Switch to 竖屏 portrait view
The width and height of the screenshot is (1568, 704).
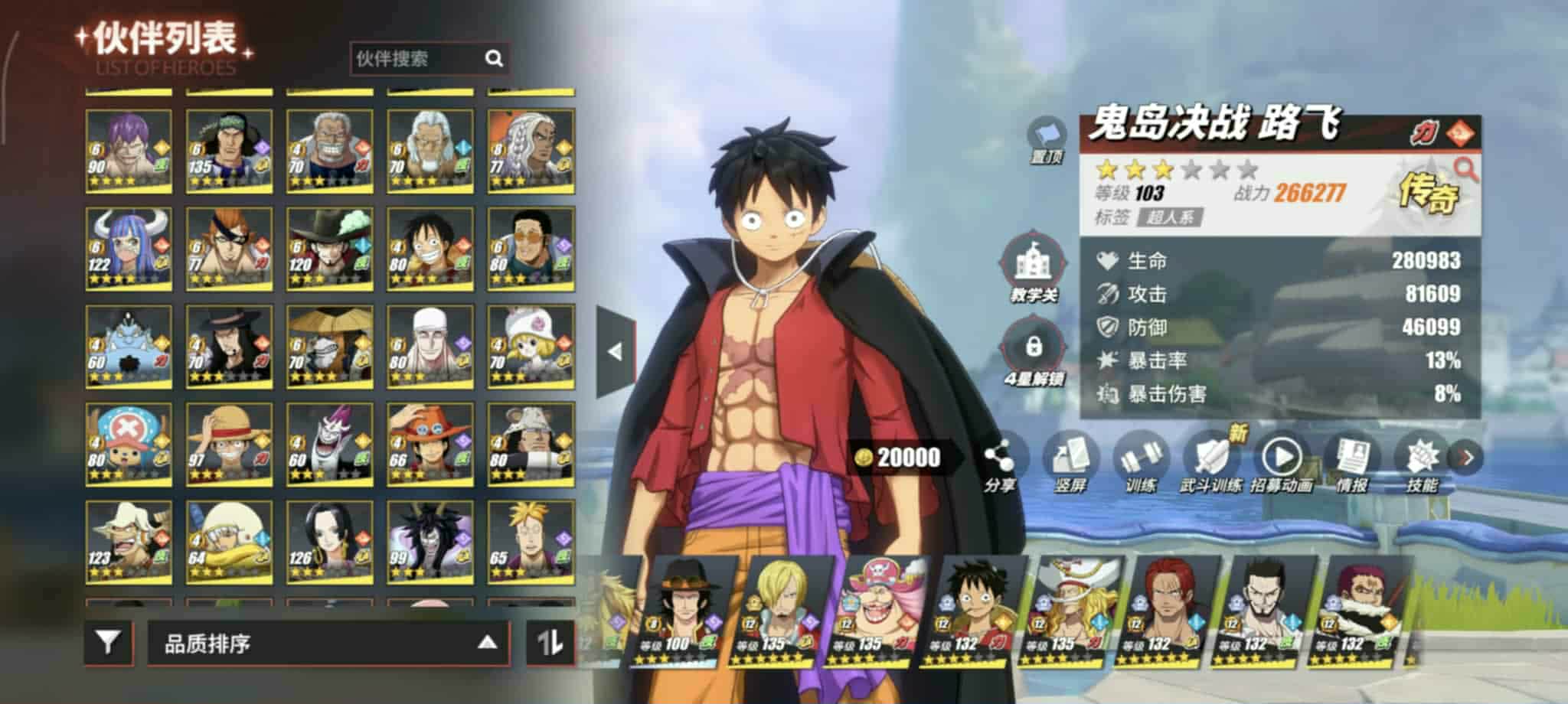(x=1070, y=462)
